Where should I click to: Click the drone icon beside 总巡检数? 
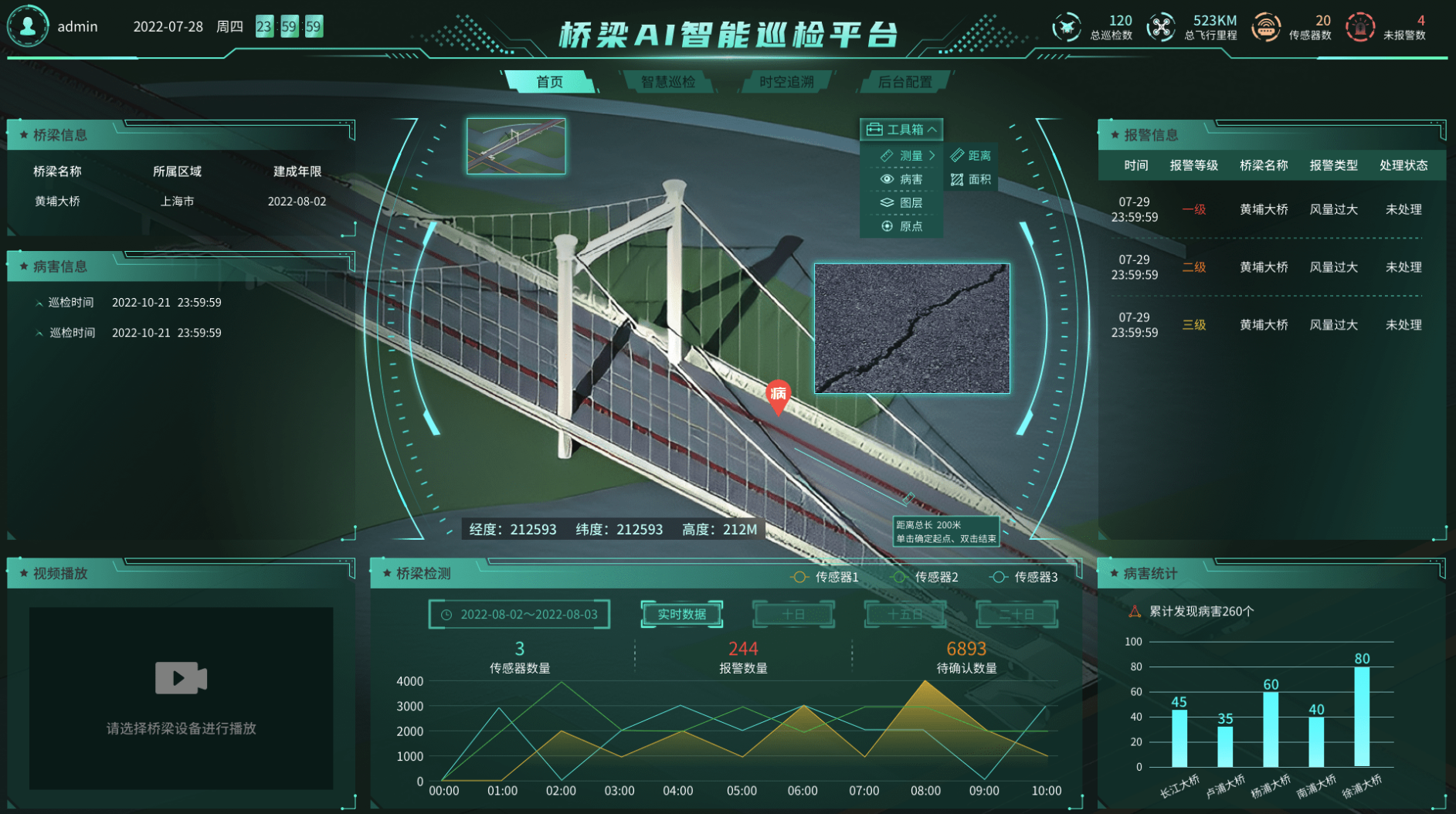(x=1066, y=25)
